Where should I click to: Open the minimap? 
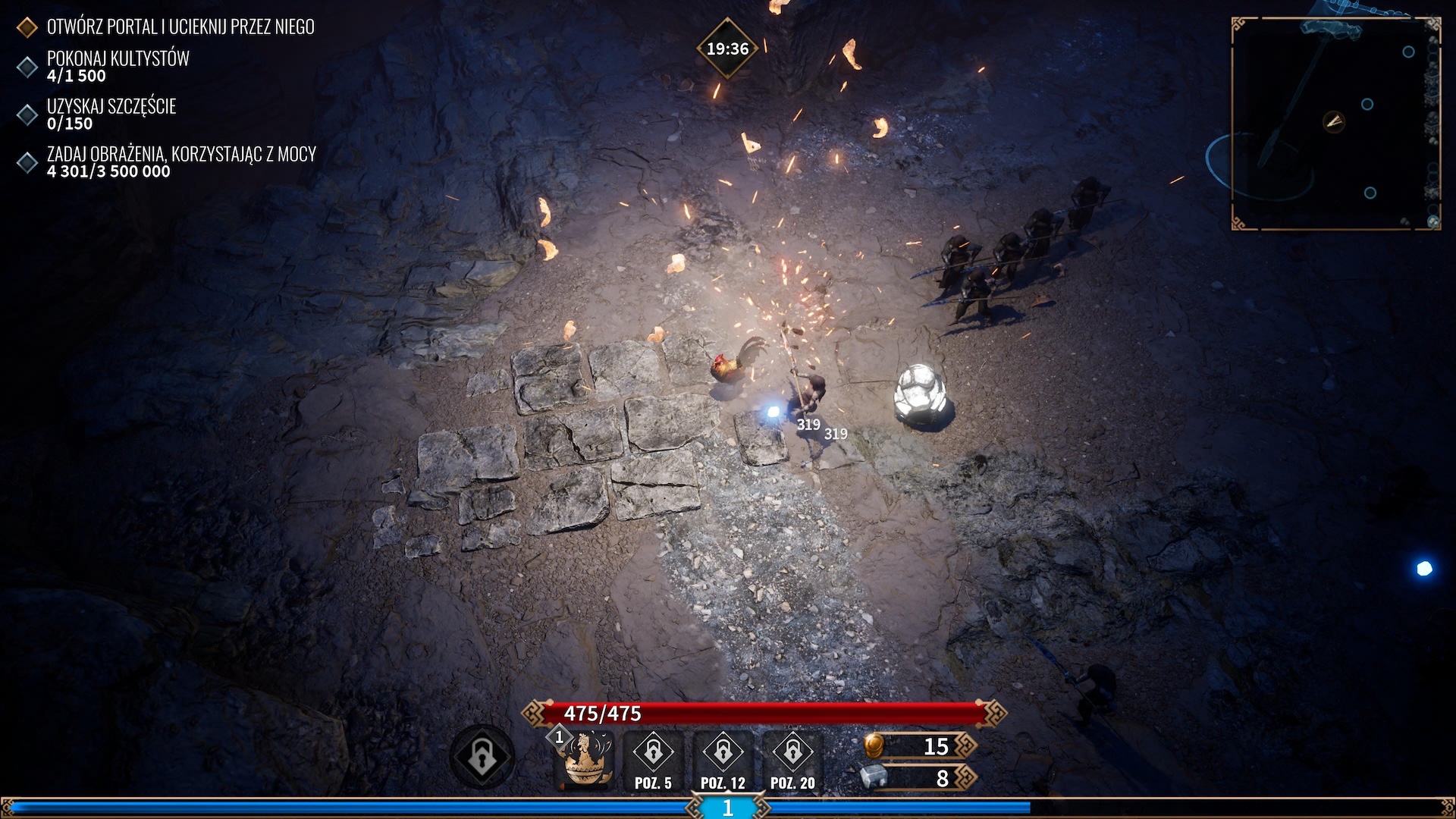[1335, 123]
